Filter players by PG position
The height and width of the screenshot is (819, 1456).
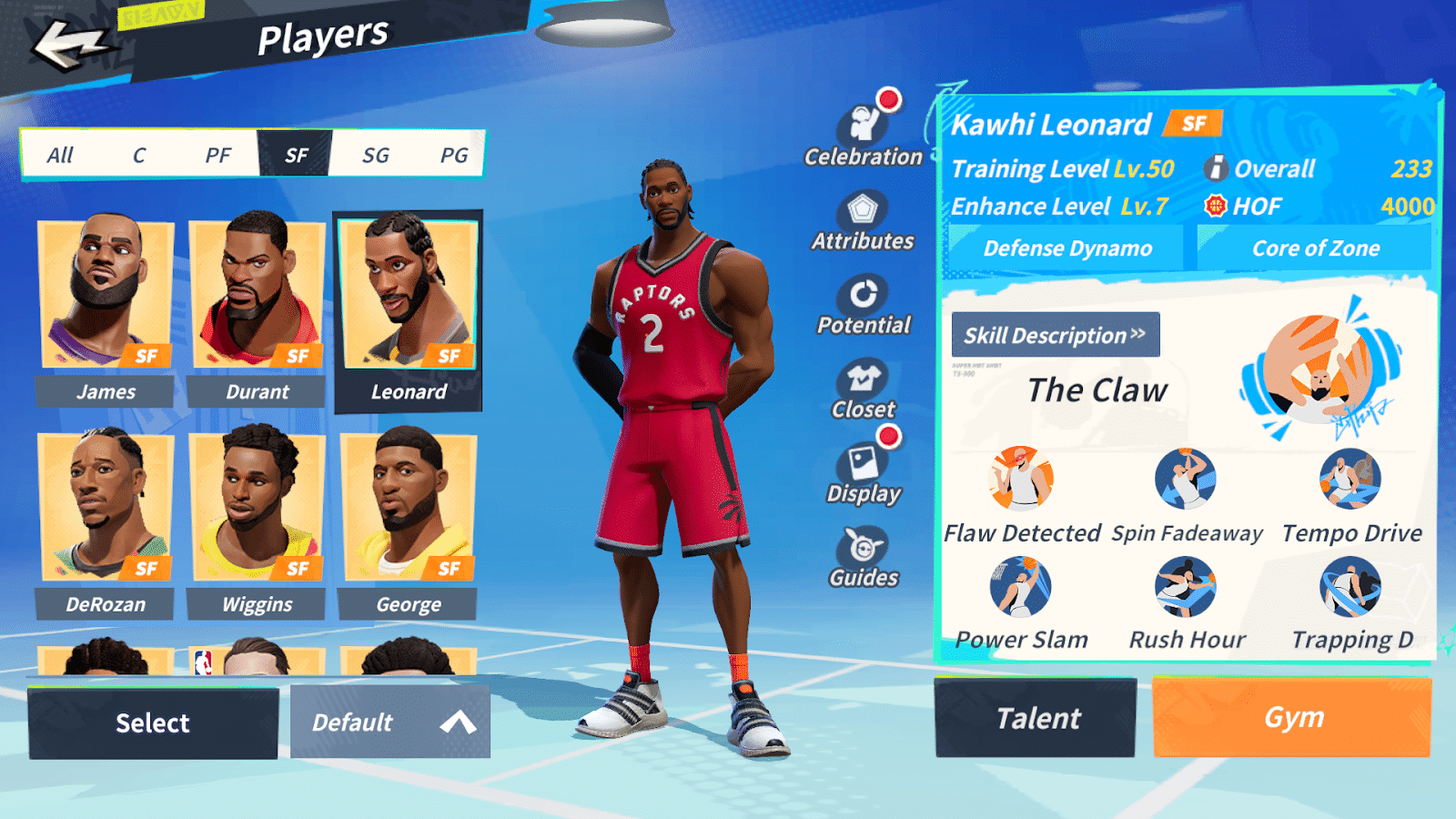tap(453, 155)
